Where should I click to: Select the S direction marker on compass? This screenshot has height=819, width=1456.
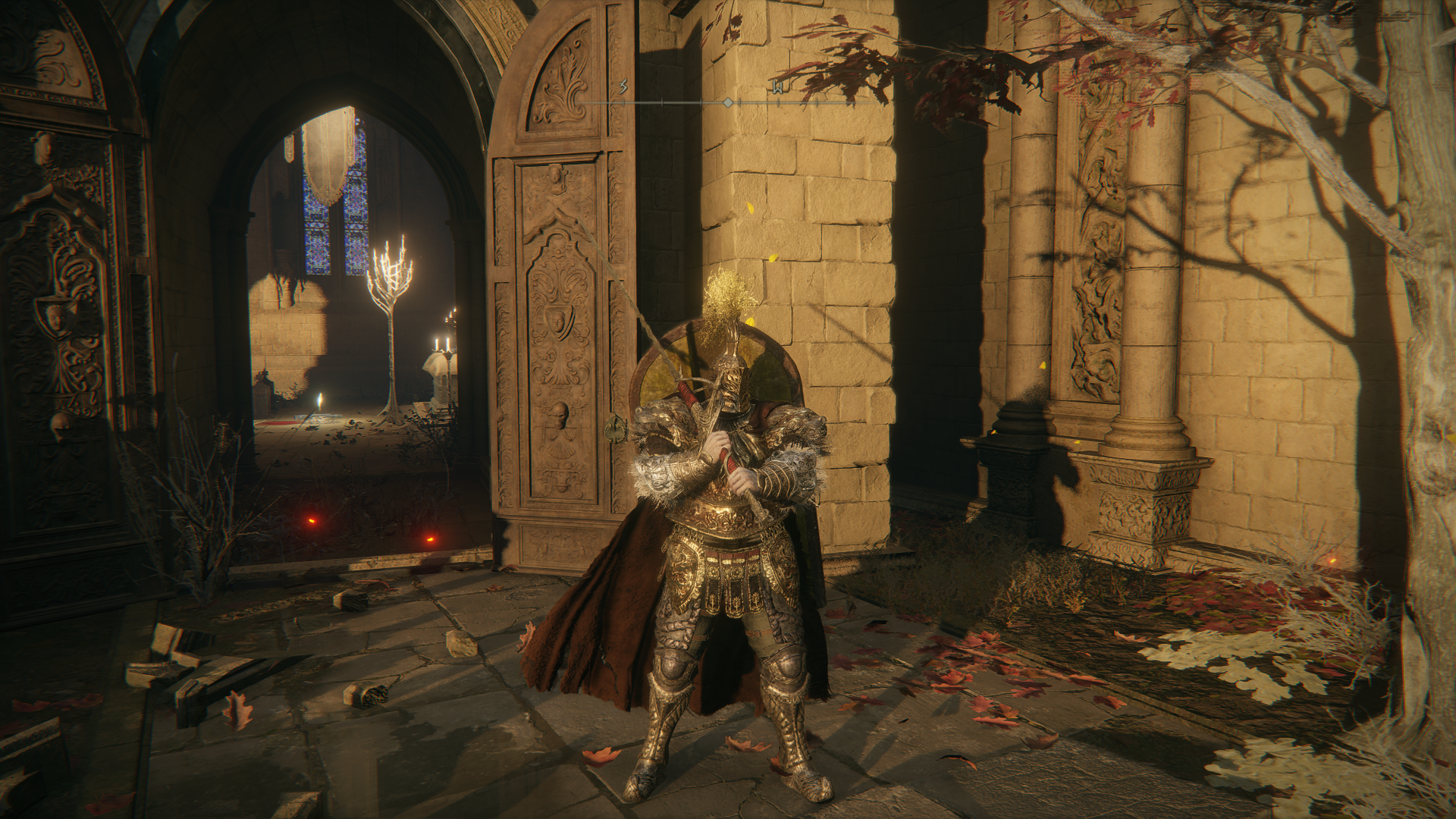pyautogui.click(x=623, y=87)
